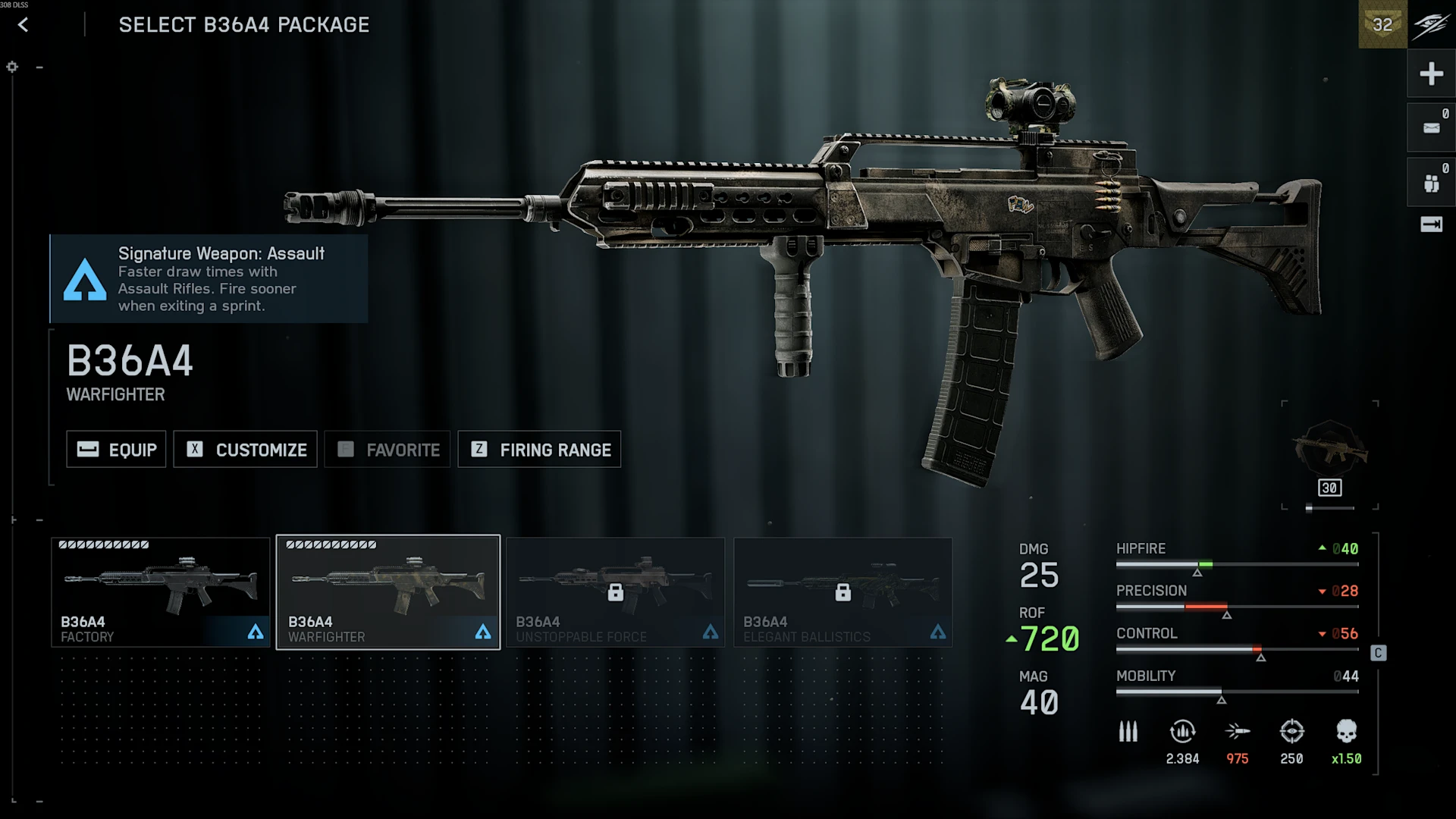Select the B36A4 Factory package
This screenshot has height=819, width=1456.
tap(160, 592)
